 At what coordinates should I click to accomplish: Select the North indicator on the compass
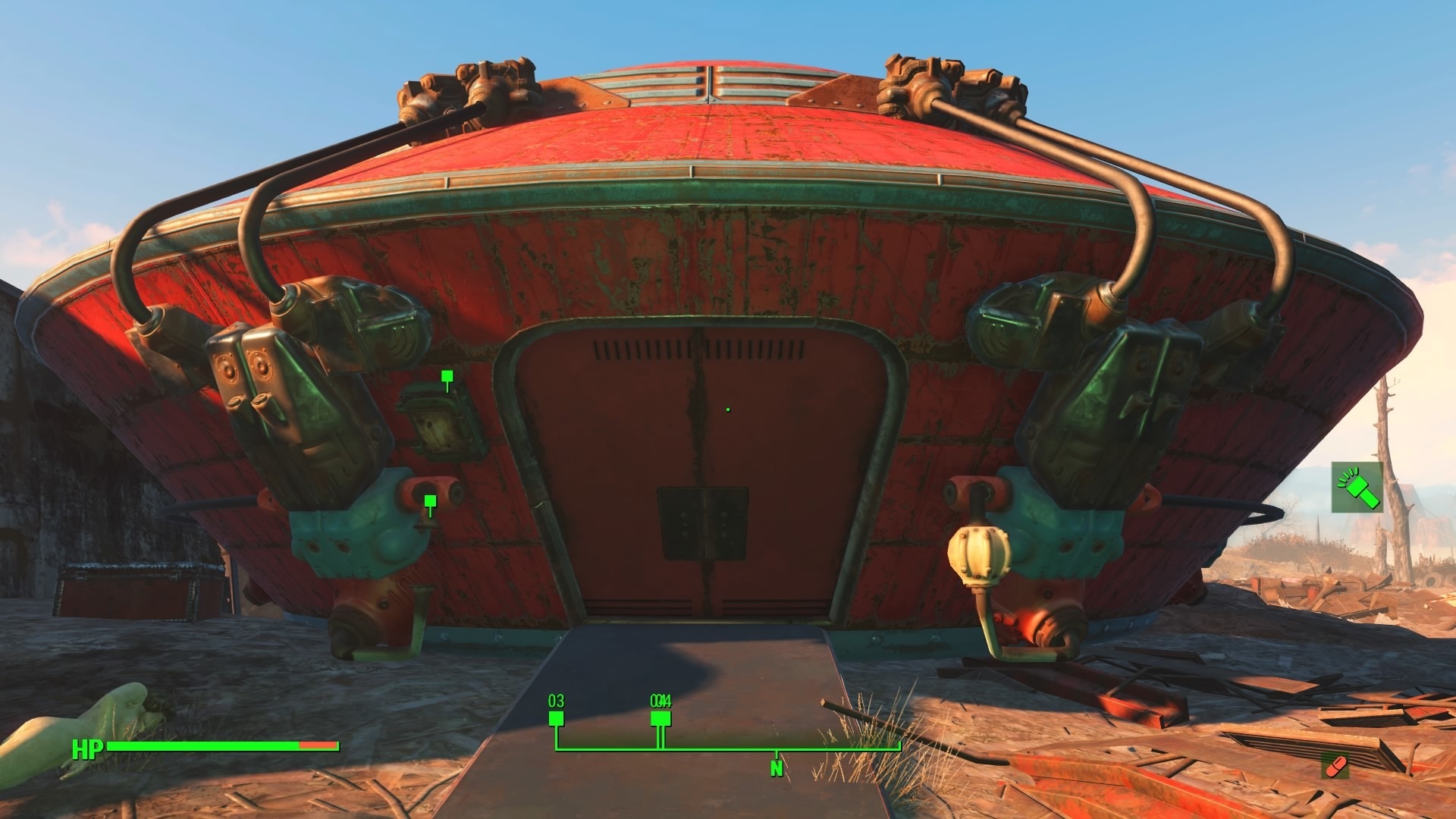[x=776, y=767]
